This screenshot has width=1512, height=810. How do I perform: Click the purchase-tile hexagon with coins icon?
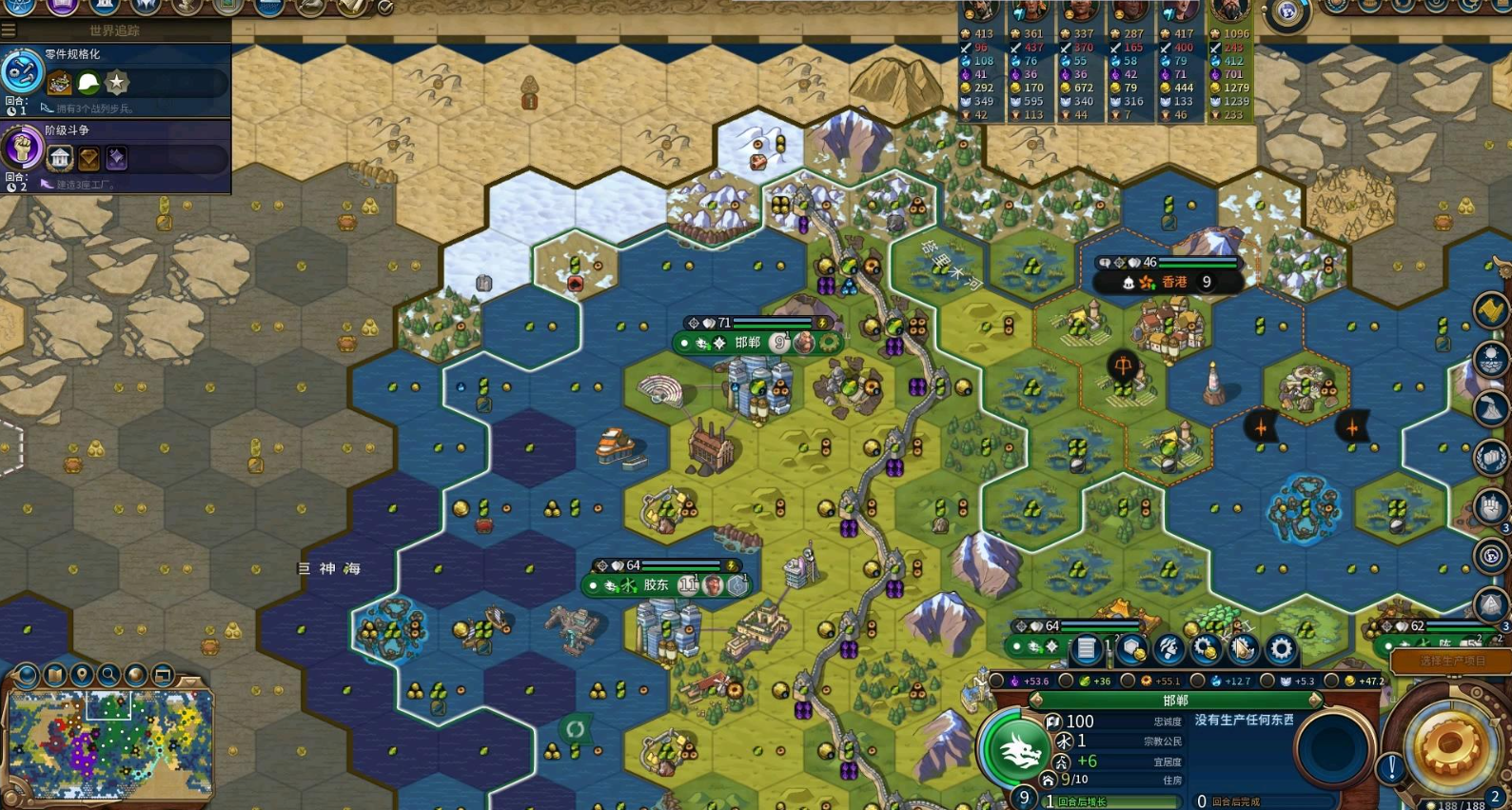[1131, 649]
